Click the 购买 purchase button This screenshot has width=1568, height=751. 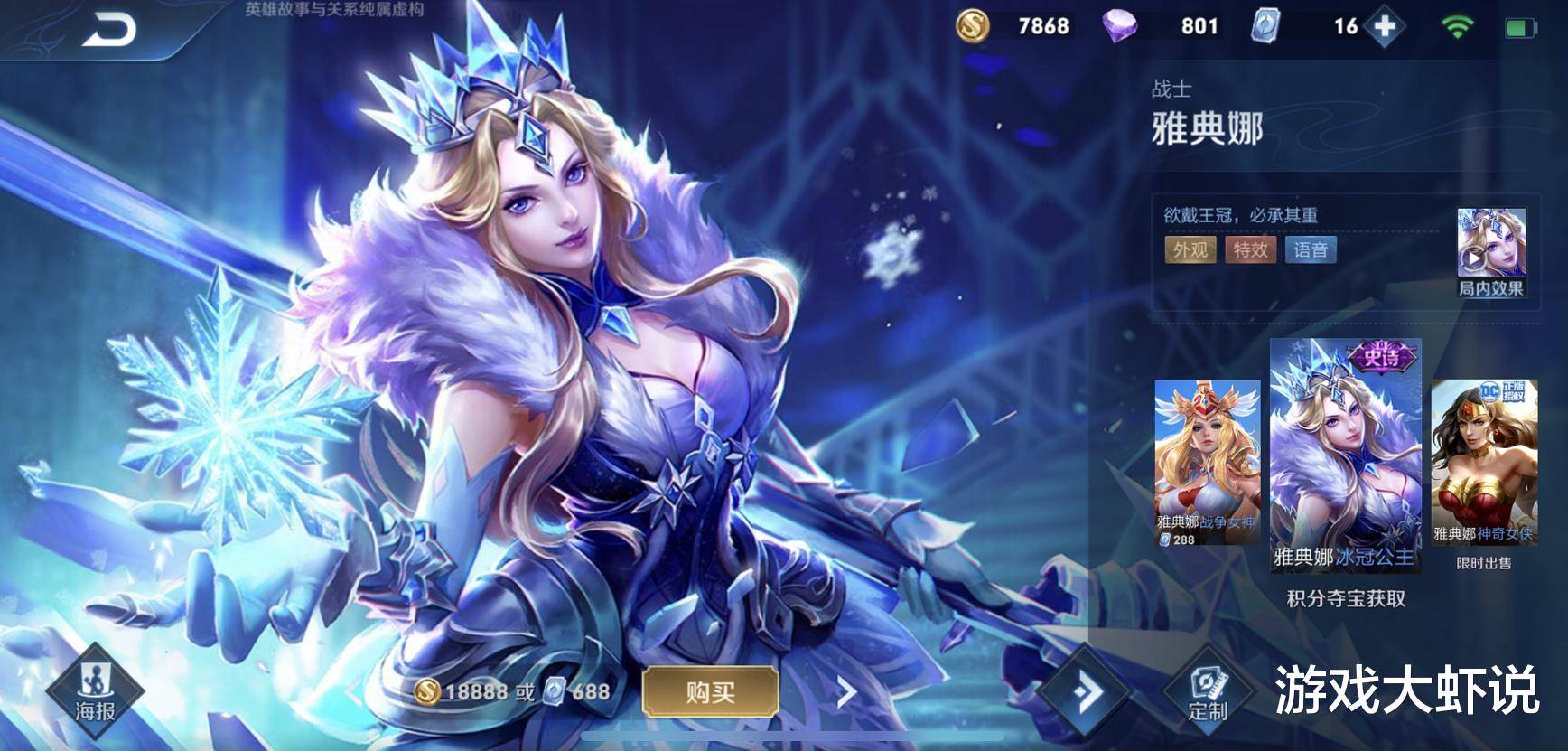pos(710,692)
